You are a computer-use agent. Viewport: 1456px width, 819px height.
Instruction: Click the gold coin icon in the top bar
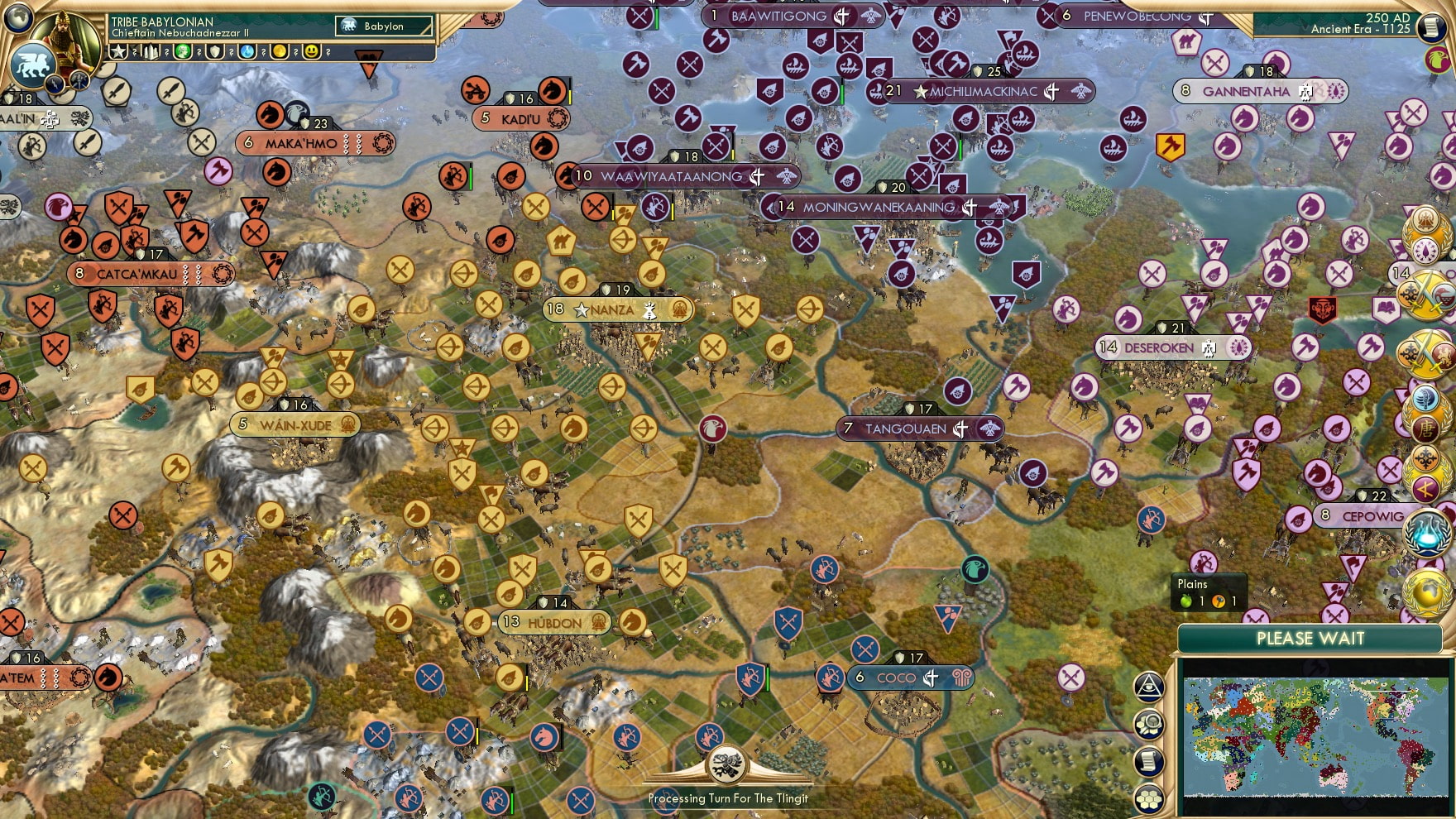coord(279,52)
